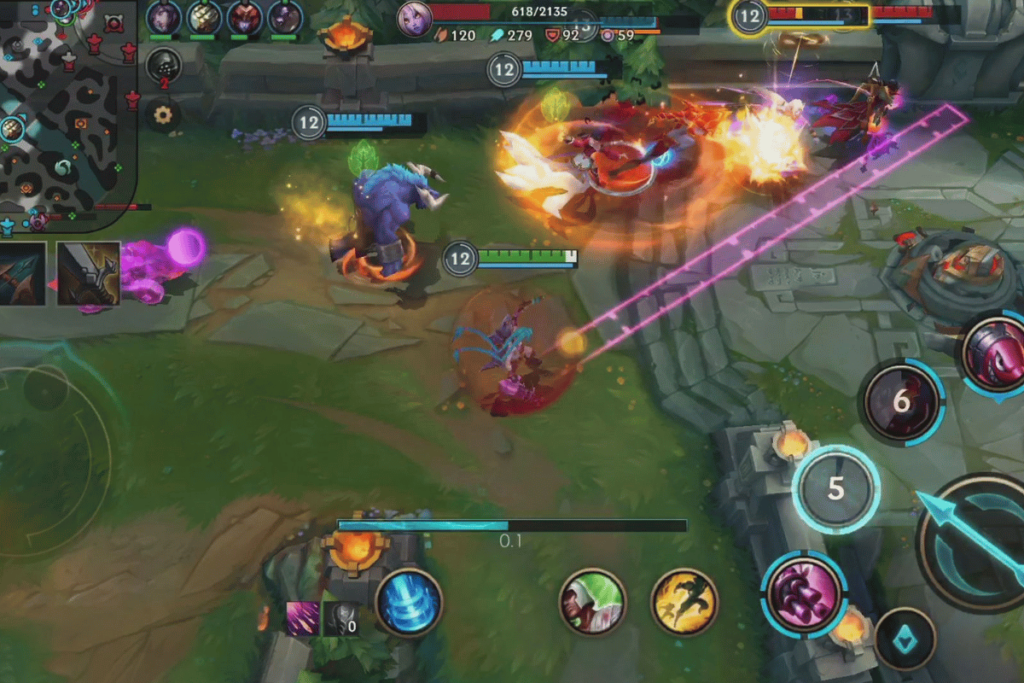Activate the blue Recall button

[409, 603]
